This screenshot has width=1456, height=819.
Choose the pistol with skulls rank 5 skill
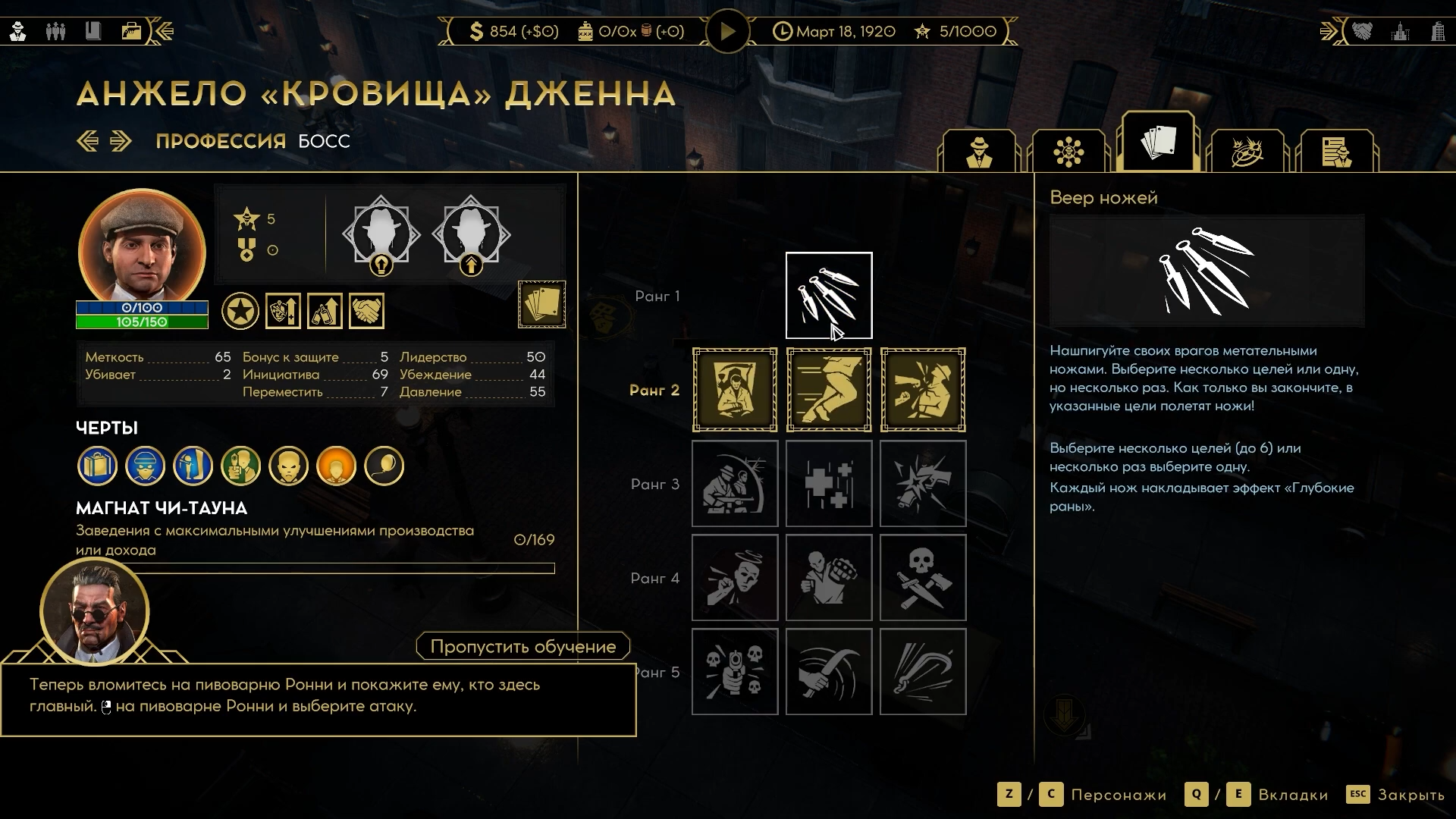pyautogui.click(x=735, y=672)
